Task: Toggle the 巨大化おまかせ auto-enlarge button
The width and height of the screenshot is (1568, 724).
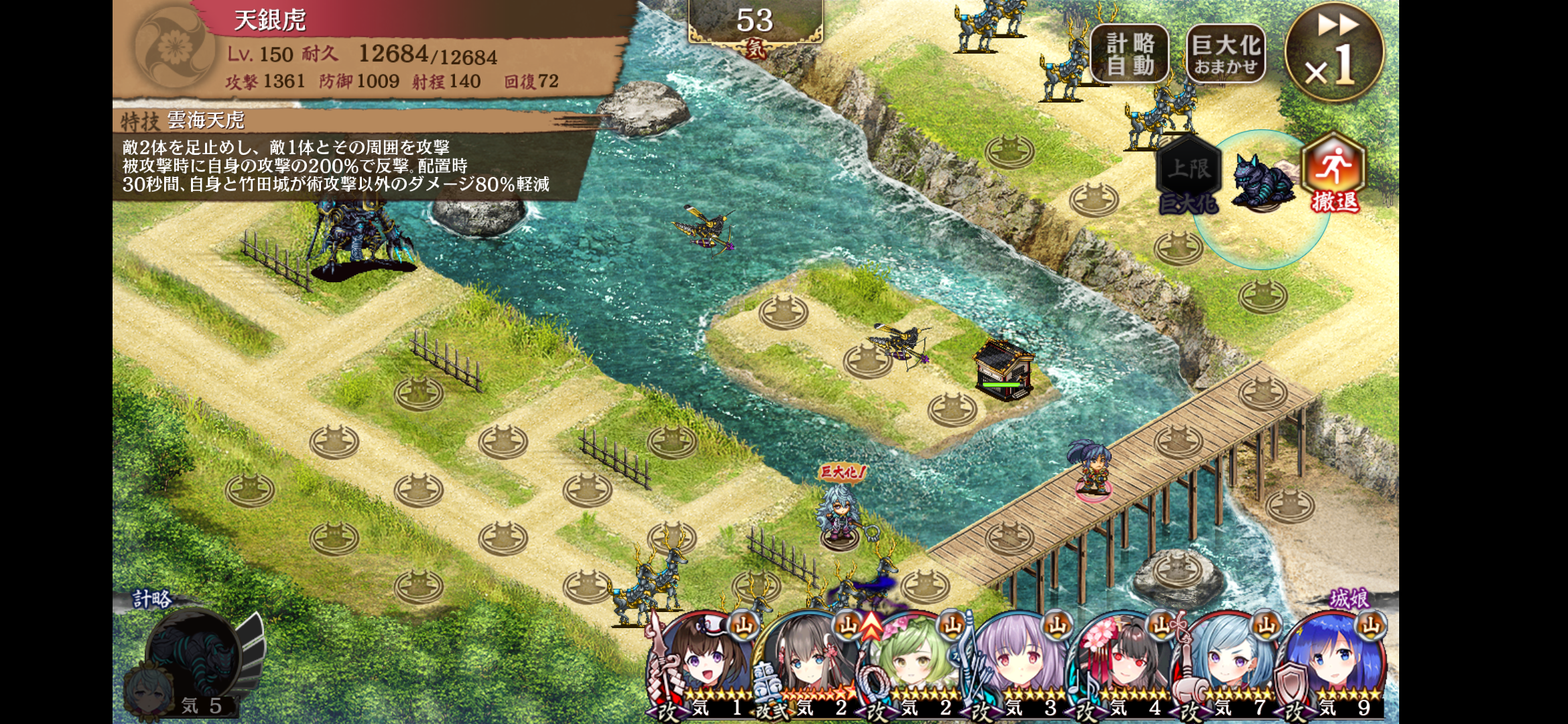Action: point(1226,54)
